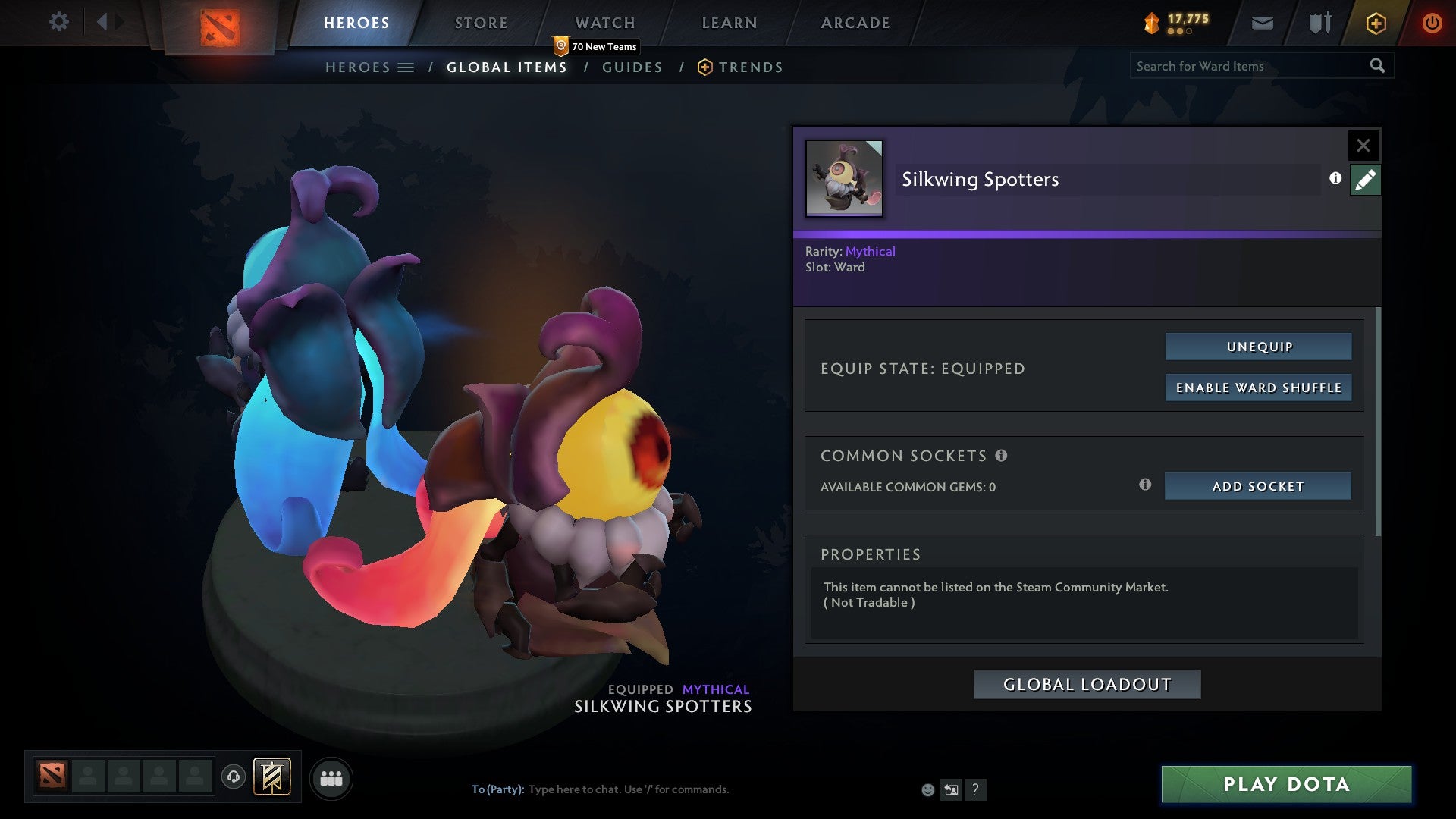
Task: Switch to the Guides tab
Action: pos(632,67)
